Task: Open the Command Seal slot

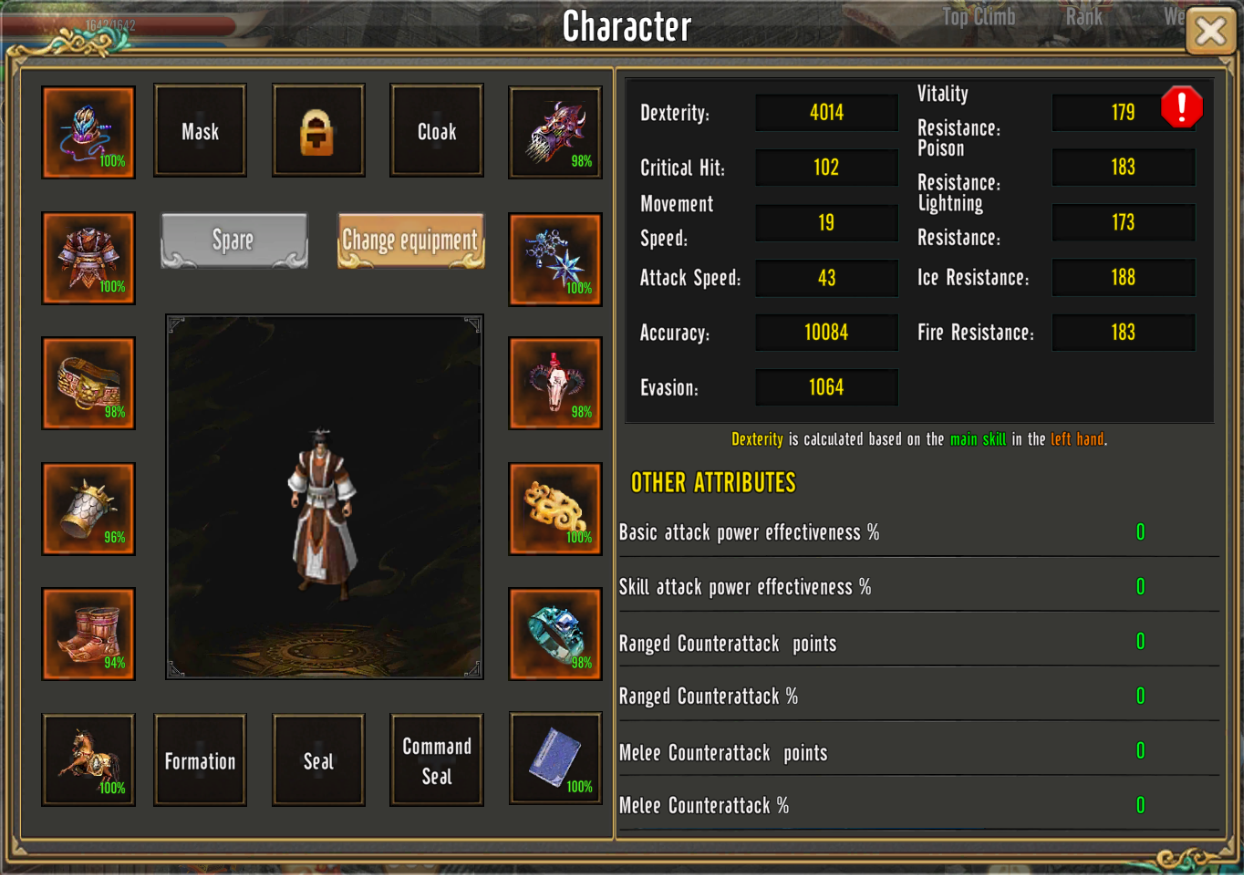Action: (437, 760)
